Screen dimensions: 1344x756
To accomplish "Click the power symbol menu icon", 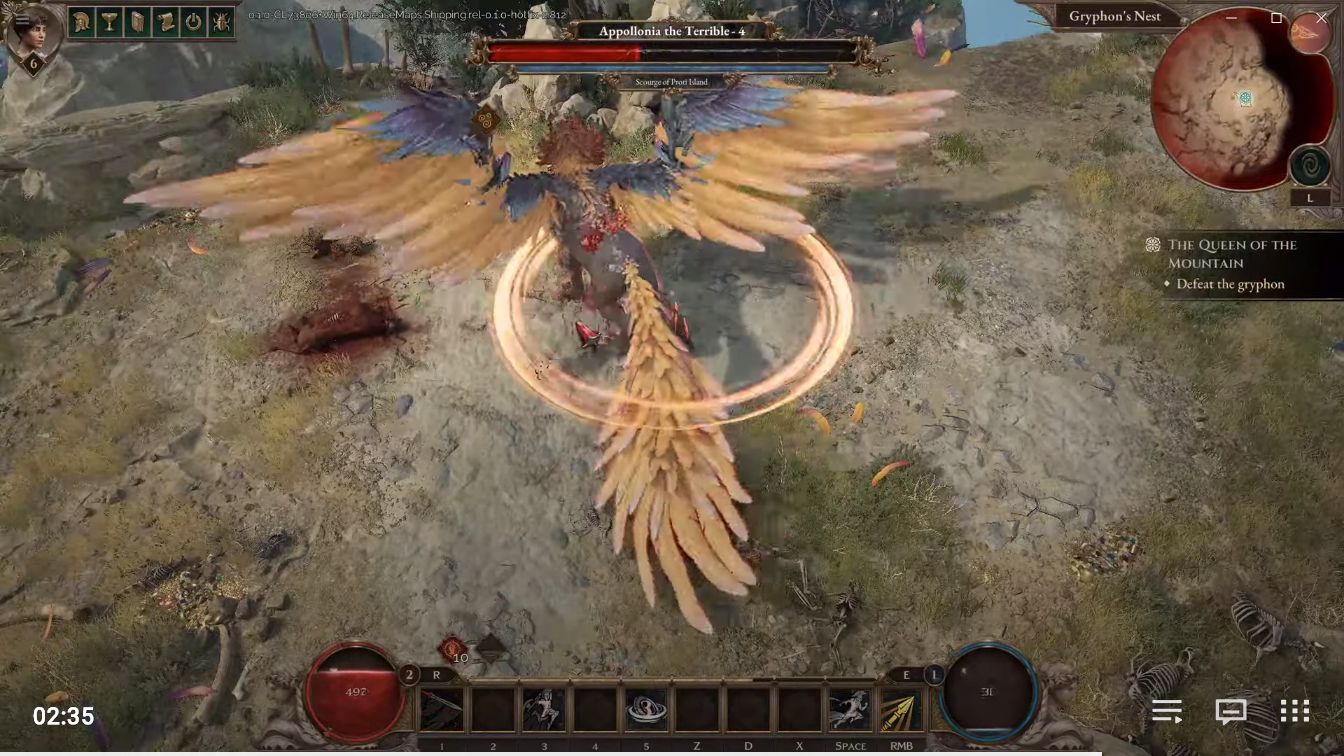I will (x=194, y=21).
